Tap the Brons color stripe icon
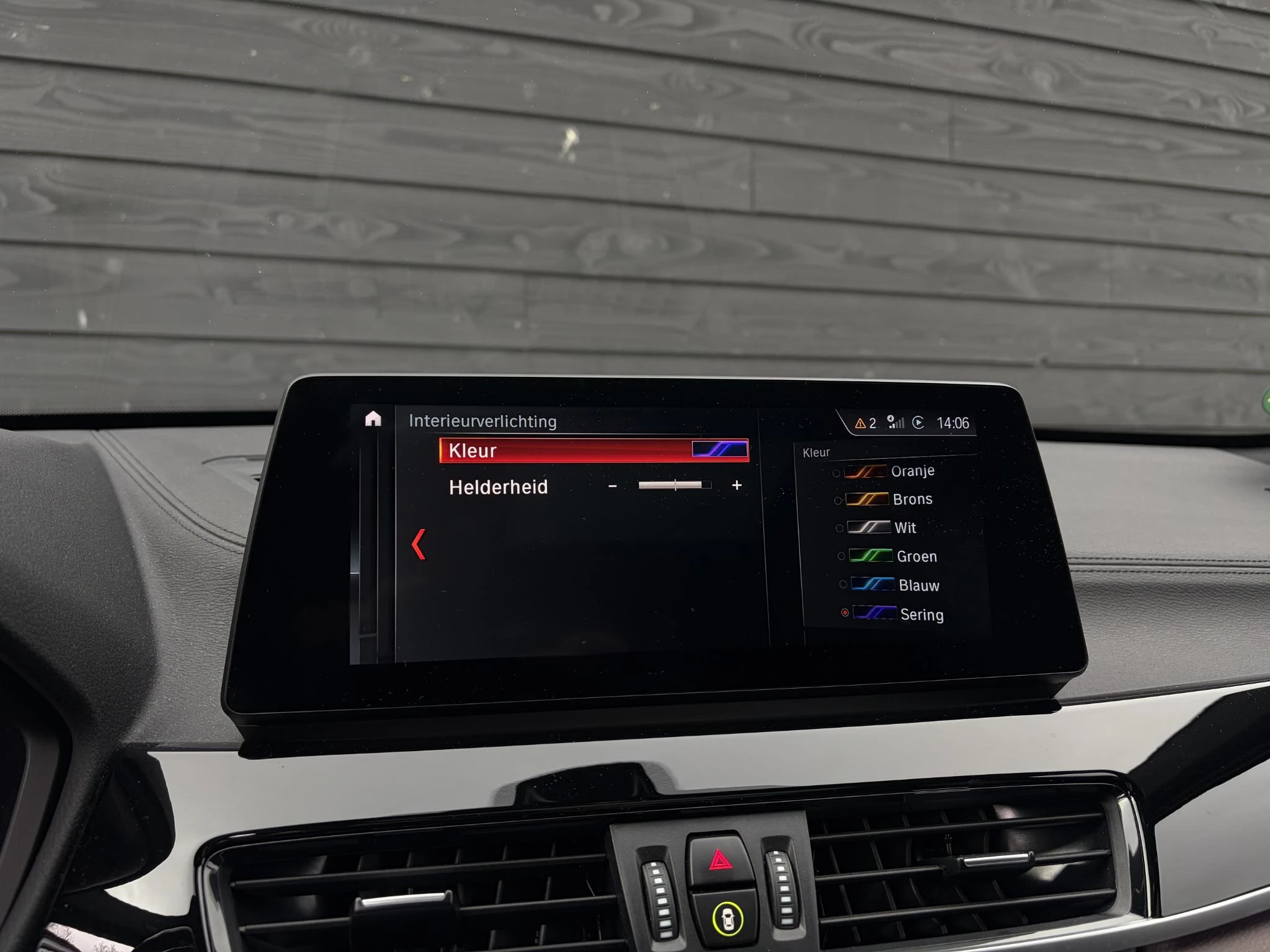Image resolution: width=1270 pixels, height=952 pixels. 867,499
